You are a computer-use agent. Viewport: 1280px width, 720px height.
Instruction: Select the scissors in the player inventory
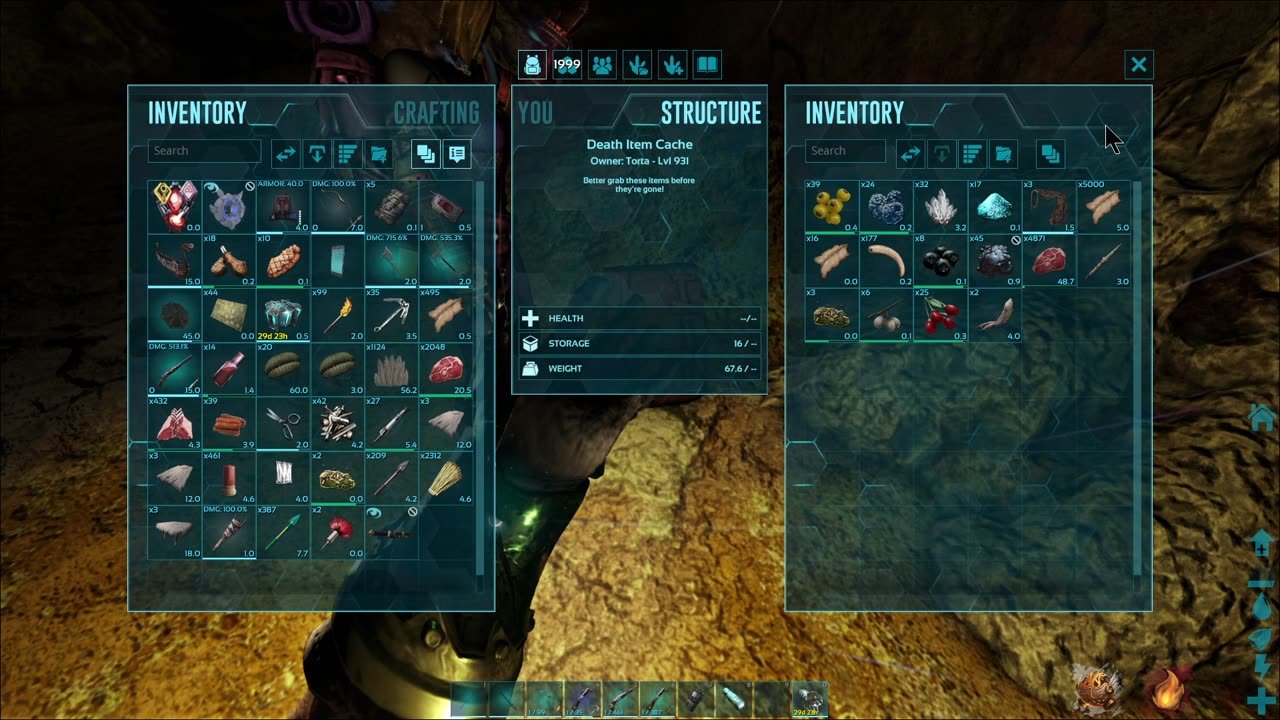pos(283,423)
